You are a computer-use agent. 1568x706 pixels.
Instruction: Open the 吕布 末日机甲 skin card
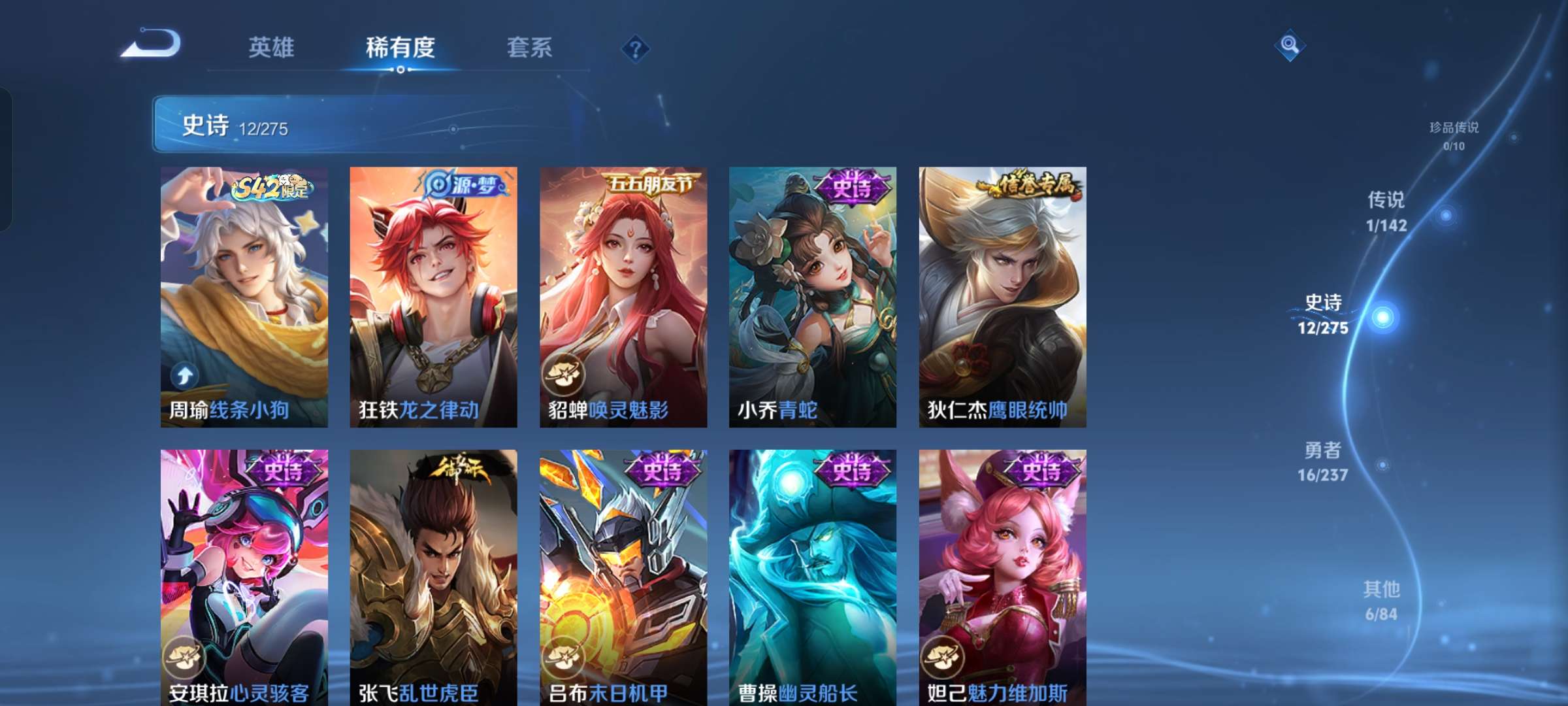pos(622,575)
